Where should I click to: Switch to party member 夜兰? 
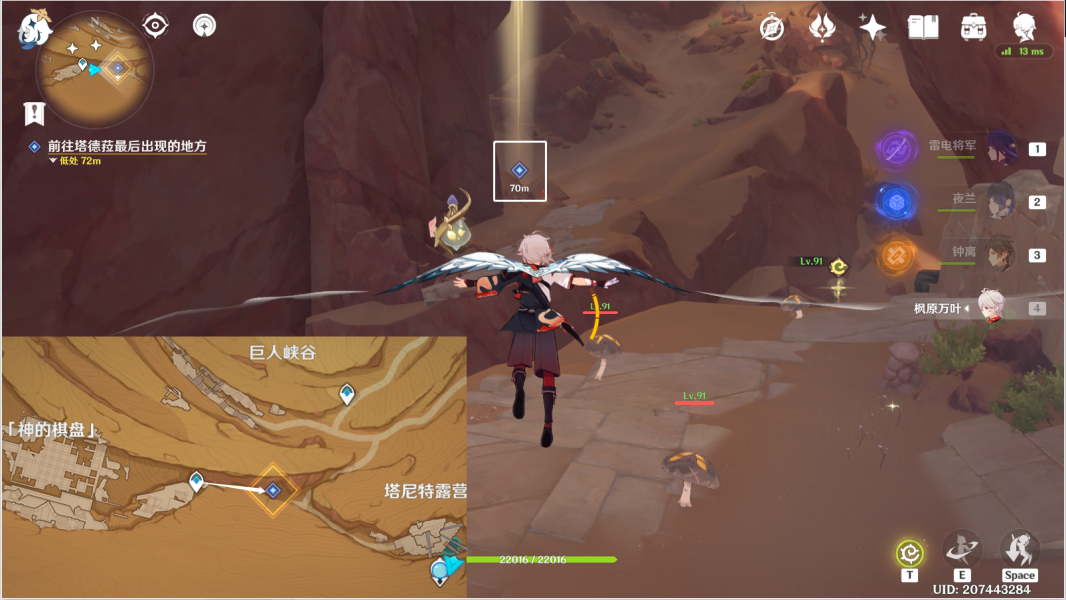(1000, 201)
